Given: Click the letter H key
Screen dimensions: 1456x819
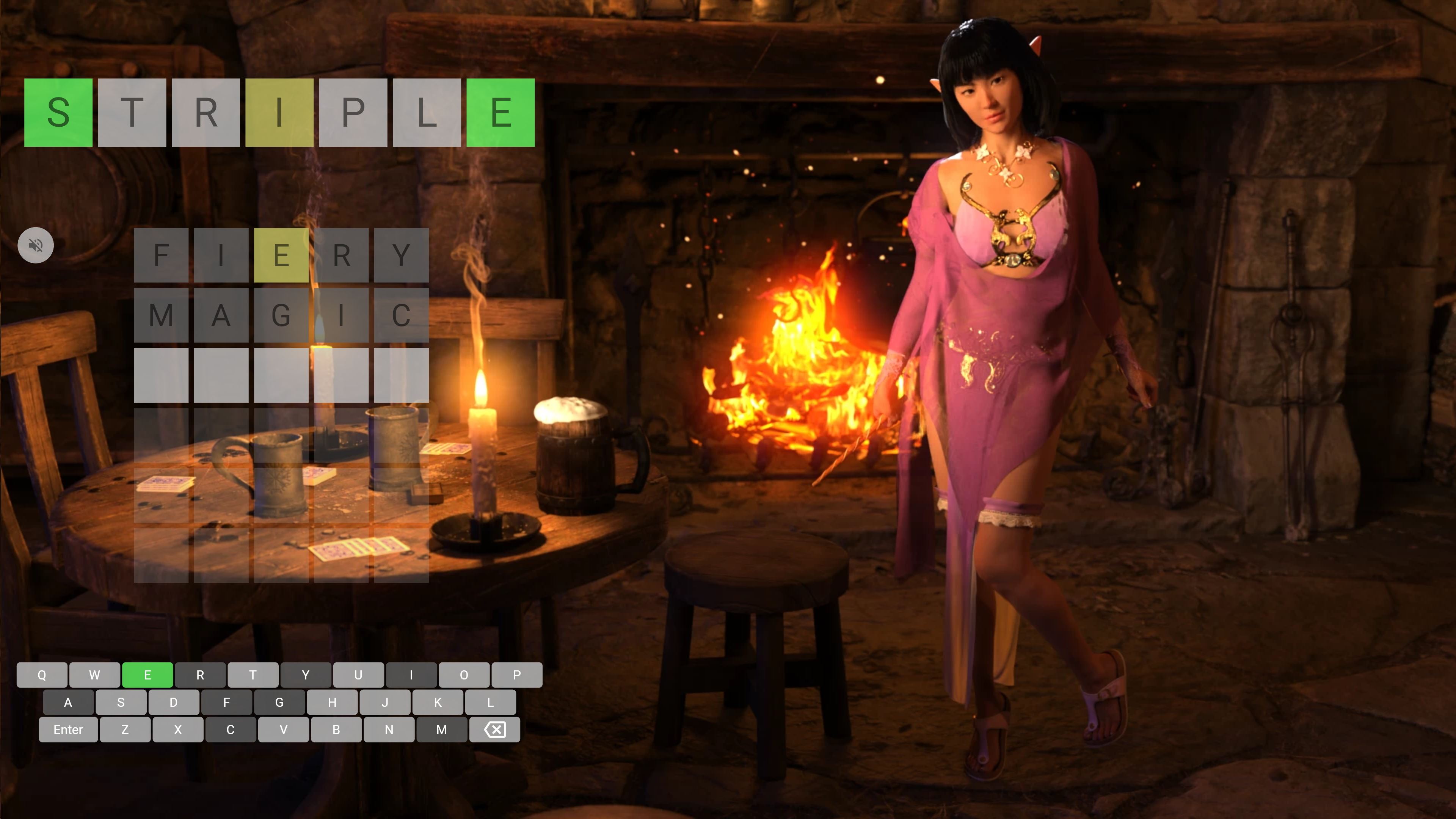Looking at the screenshot, I should [x=332, y=703].
